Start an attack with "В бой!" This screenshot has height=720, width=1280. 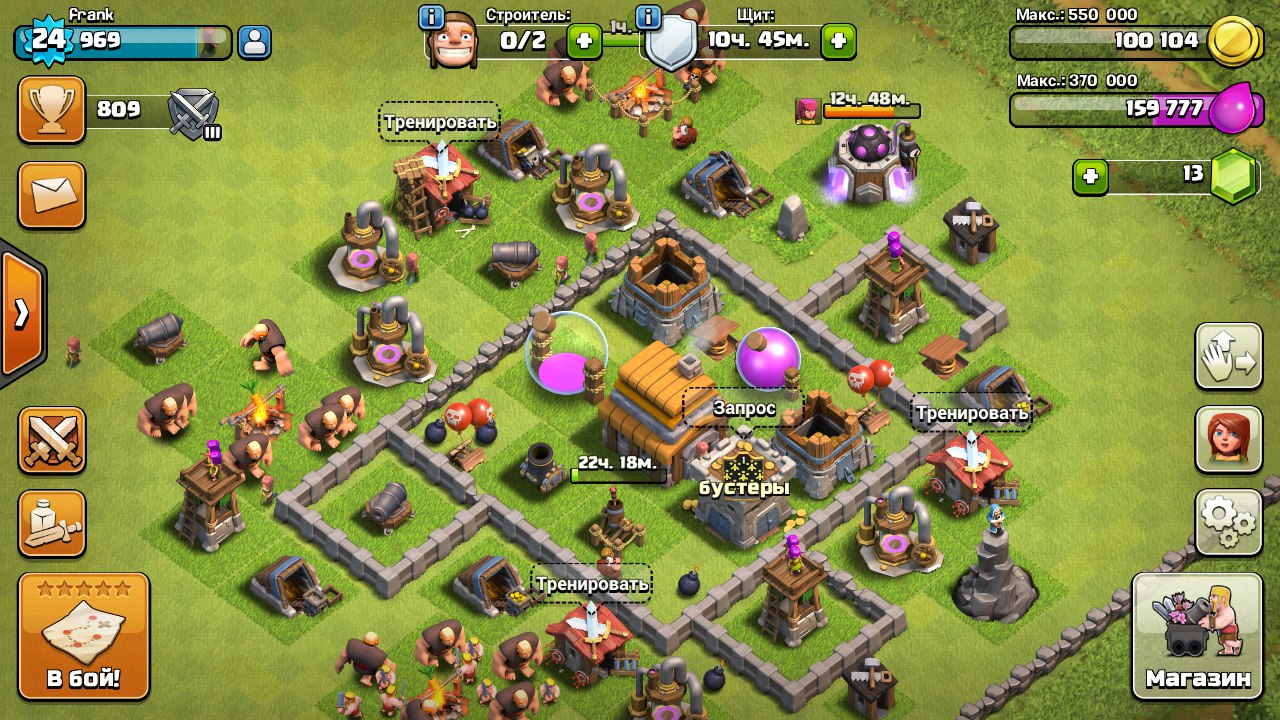click(84, 636)
